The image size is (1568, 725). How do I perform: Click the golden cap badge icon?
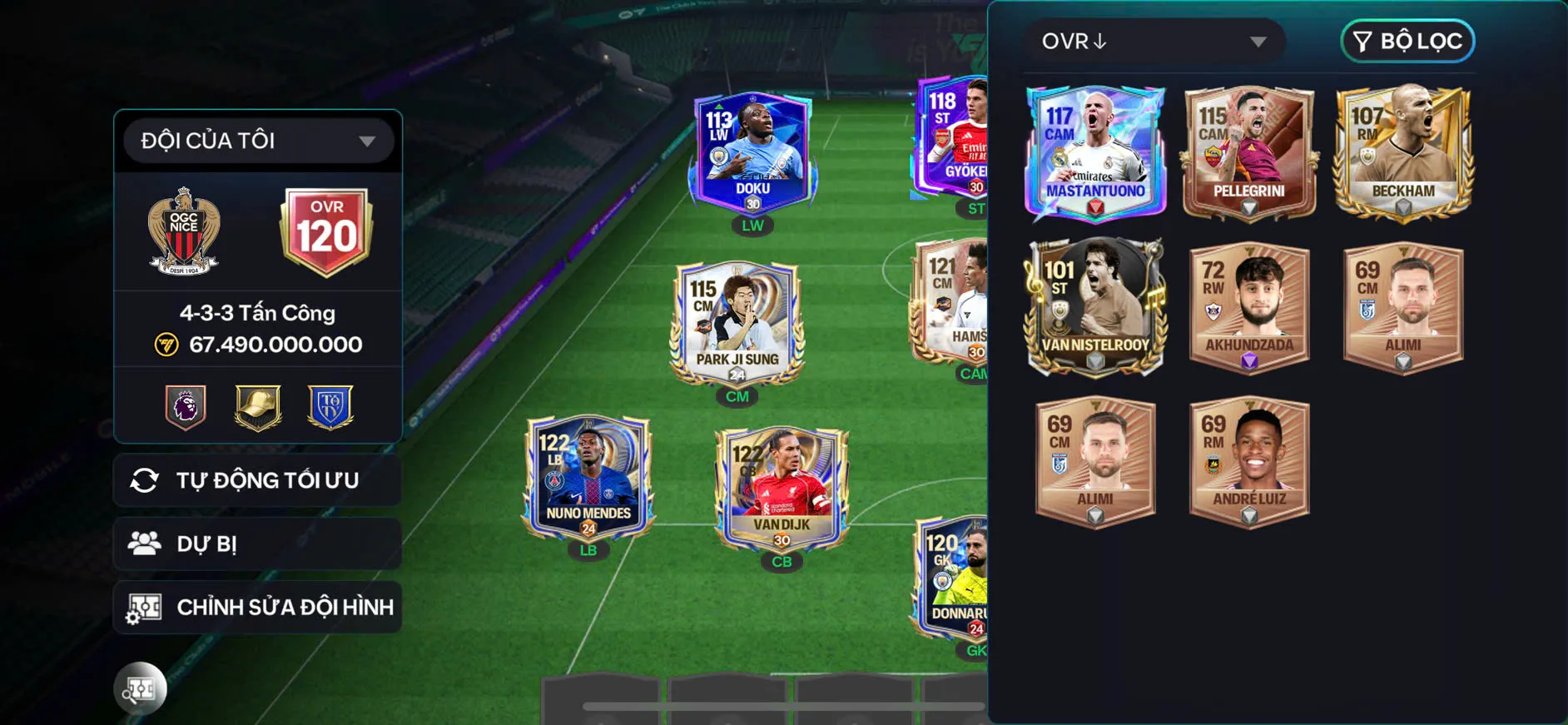[x=258, y=407]
